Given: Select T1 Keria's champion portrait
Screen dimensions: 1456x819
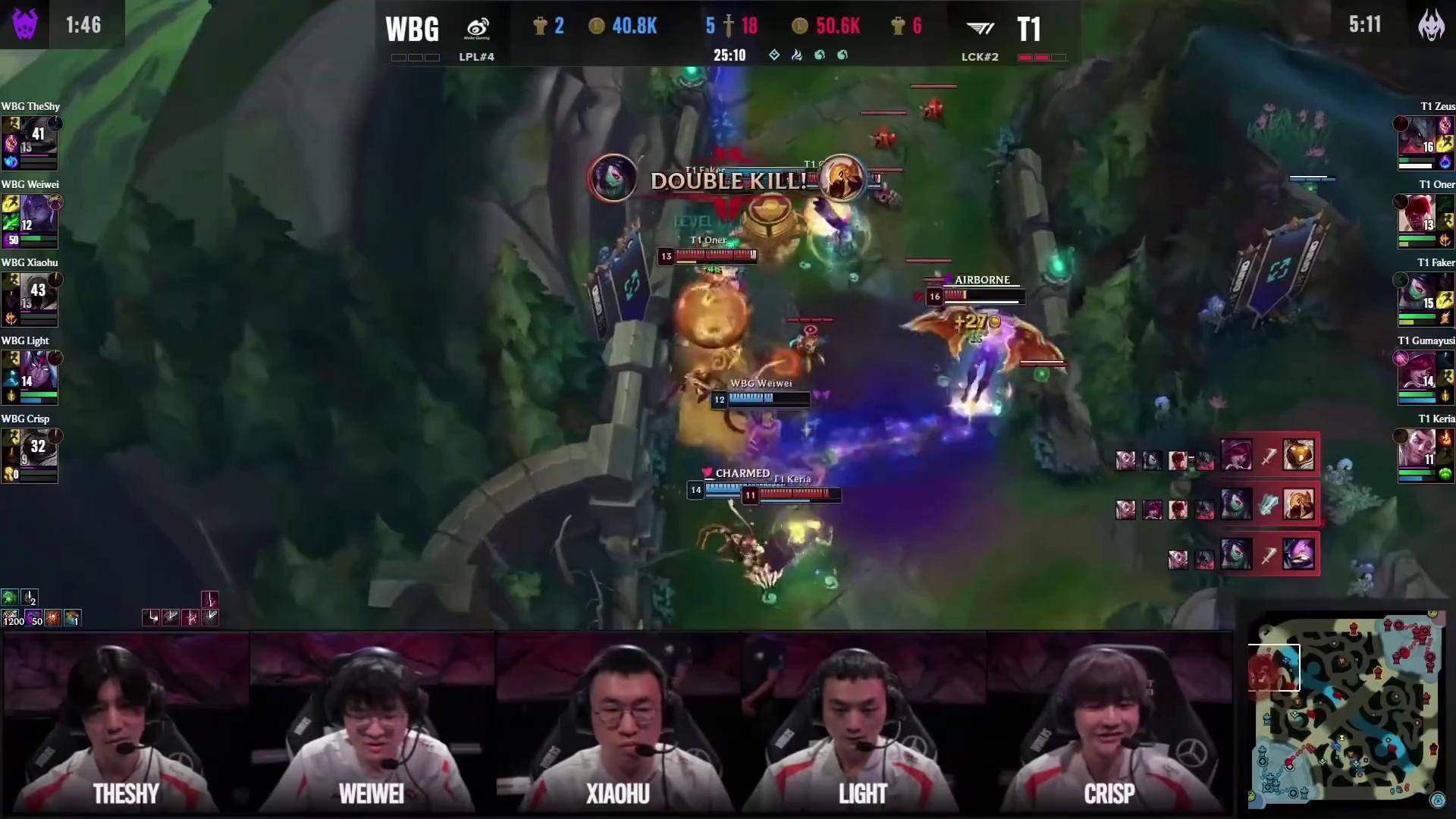Looking at the screenshot, I should tap(1417, 450).
